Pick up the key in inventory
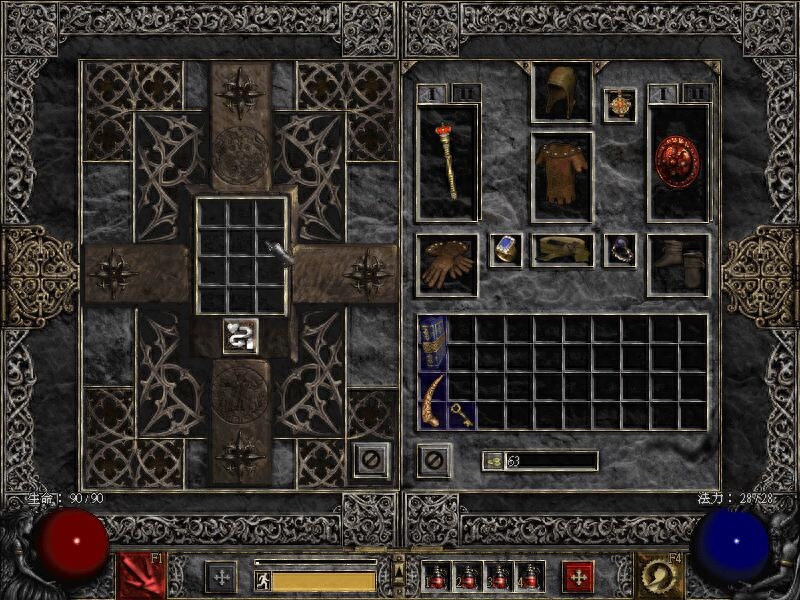The height and width of the screenshot is (600, 800). [x=461, y=415]
